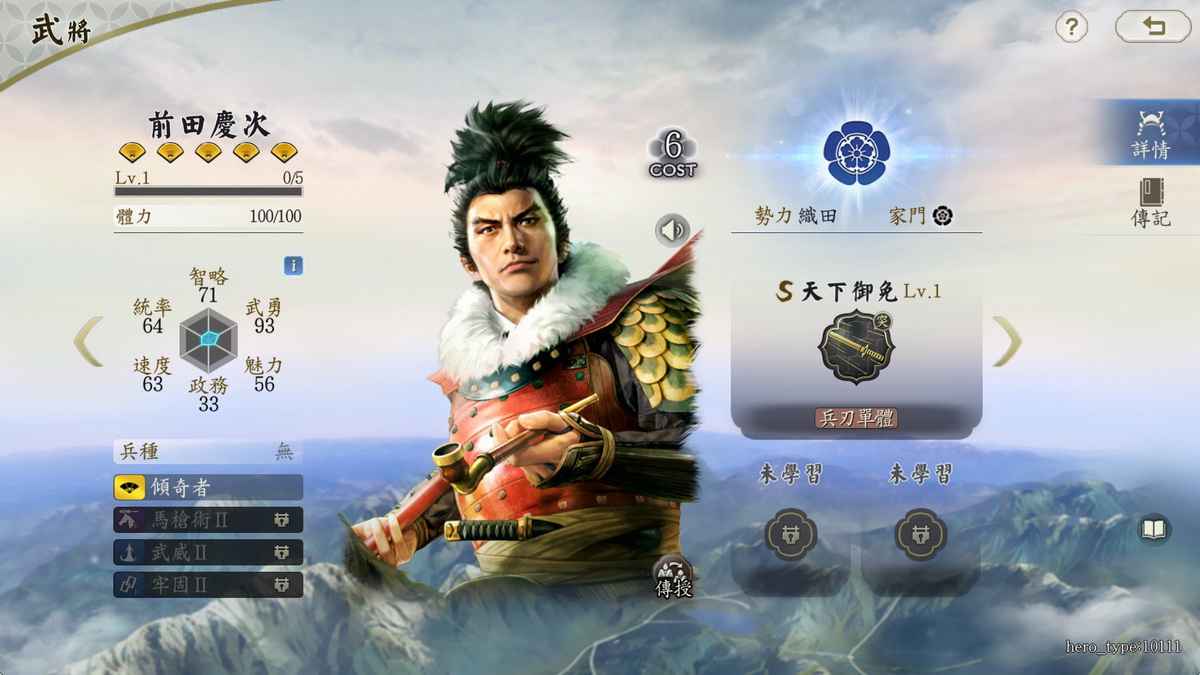Show the blue stats info icon

(x=293, y=266)
